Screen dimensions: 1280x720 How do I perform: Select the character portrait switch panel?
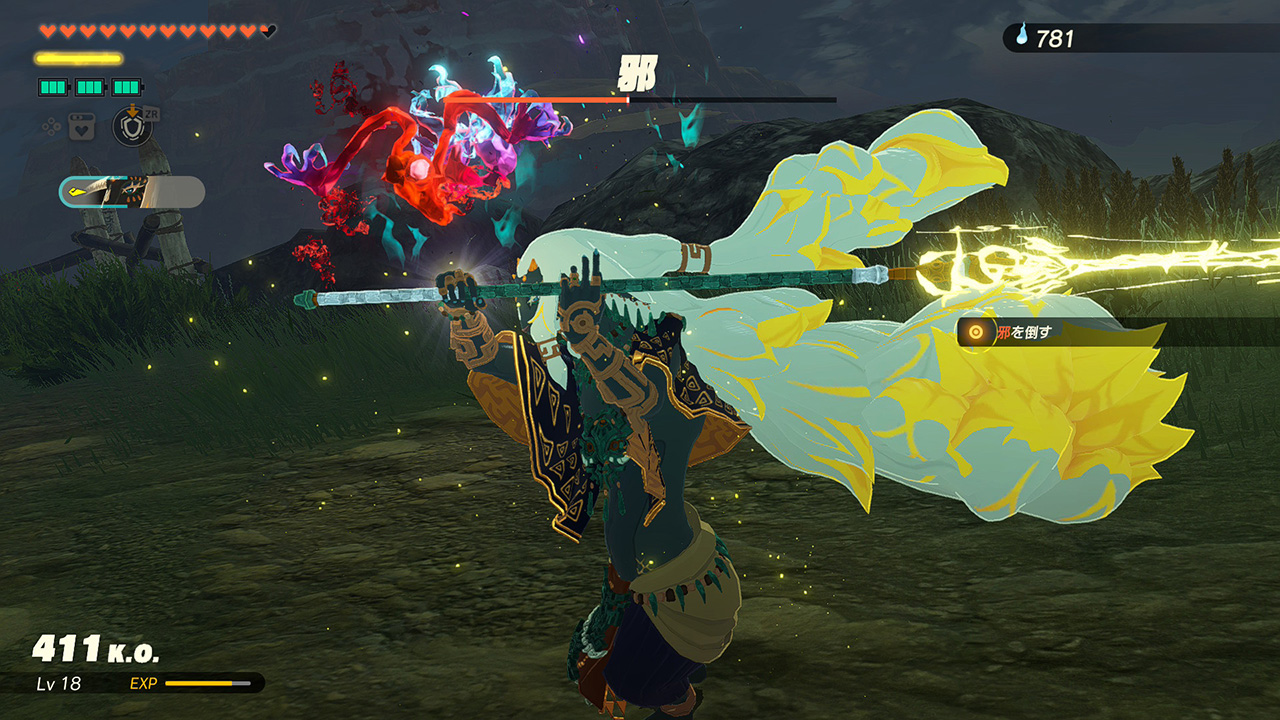[132, 192]
